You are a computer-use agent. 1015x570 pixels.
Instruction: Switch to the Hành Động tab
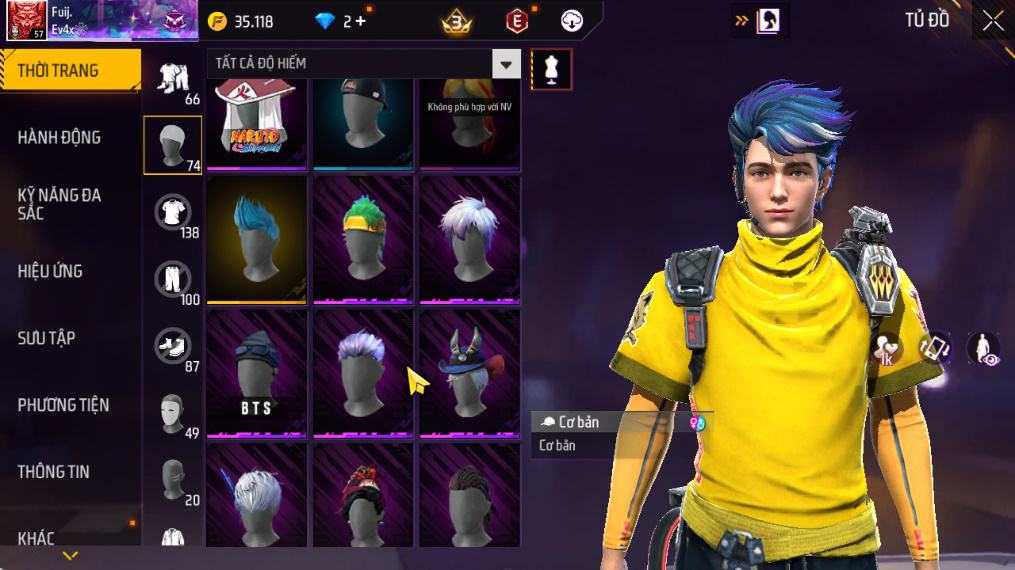(x=60, y=137)
